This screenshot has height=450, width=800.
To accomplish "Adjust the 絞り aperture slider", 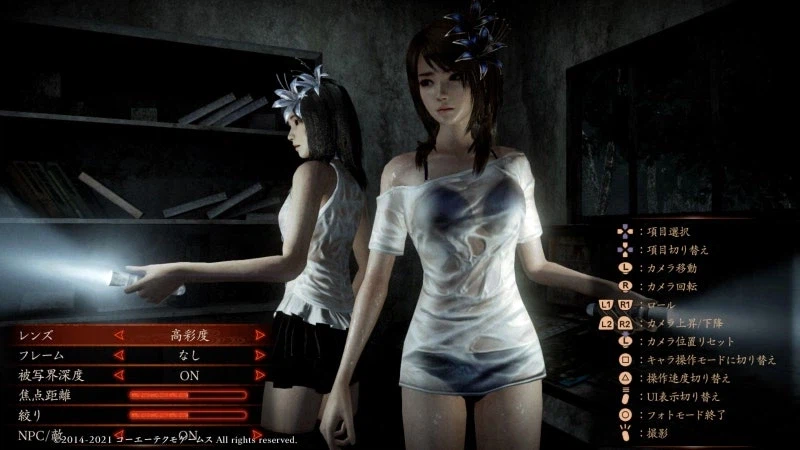I will [188, 415].
